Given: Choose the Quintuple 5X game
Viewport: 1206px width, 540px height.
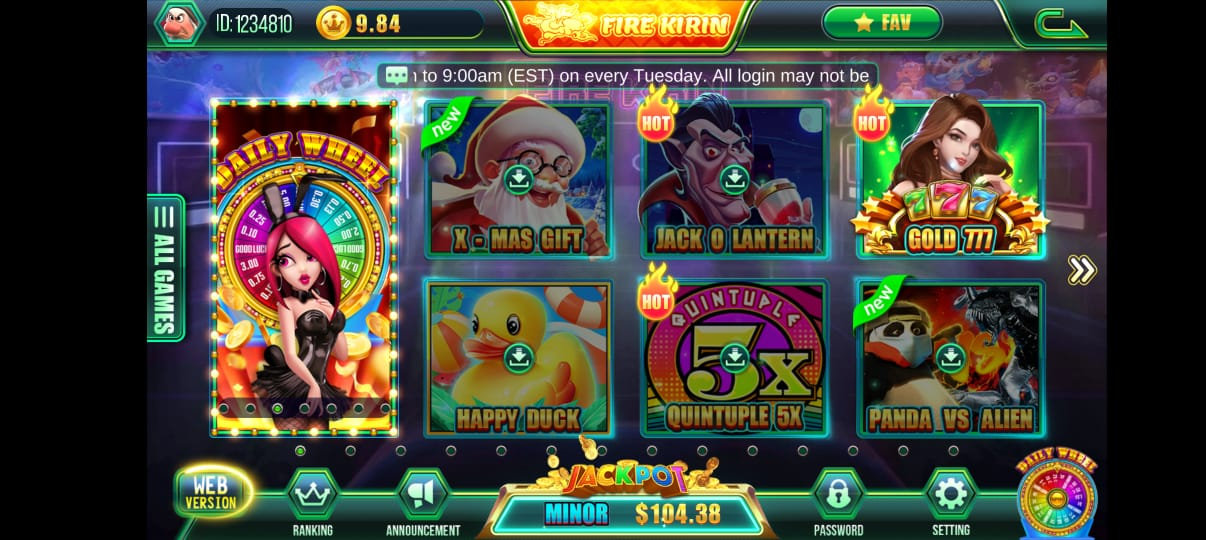Looking at the screenshot, I should point(734,358).
